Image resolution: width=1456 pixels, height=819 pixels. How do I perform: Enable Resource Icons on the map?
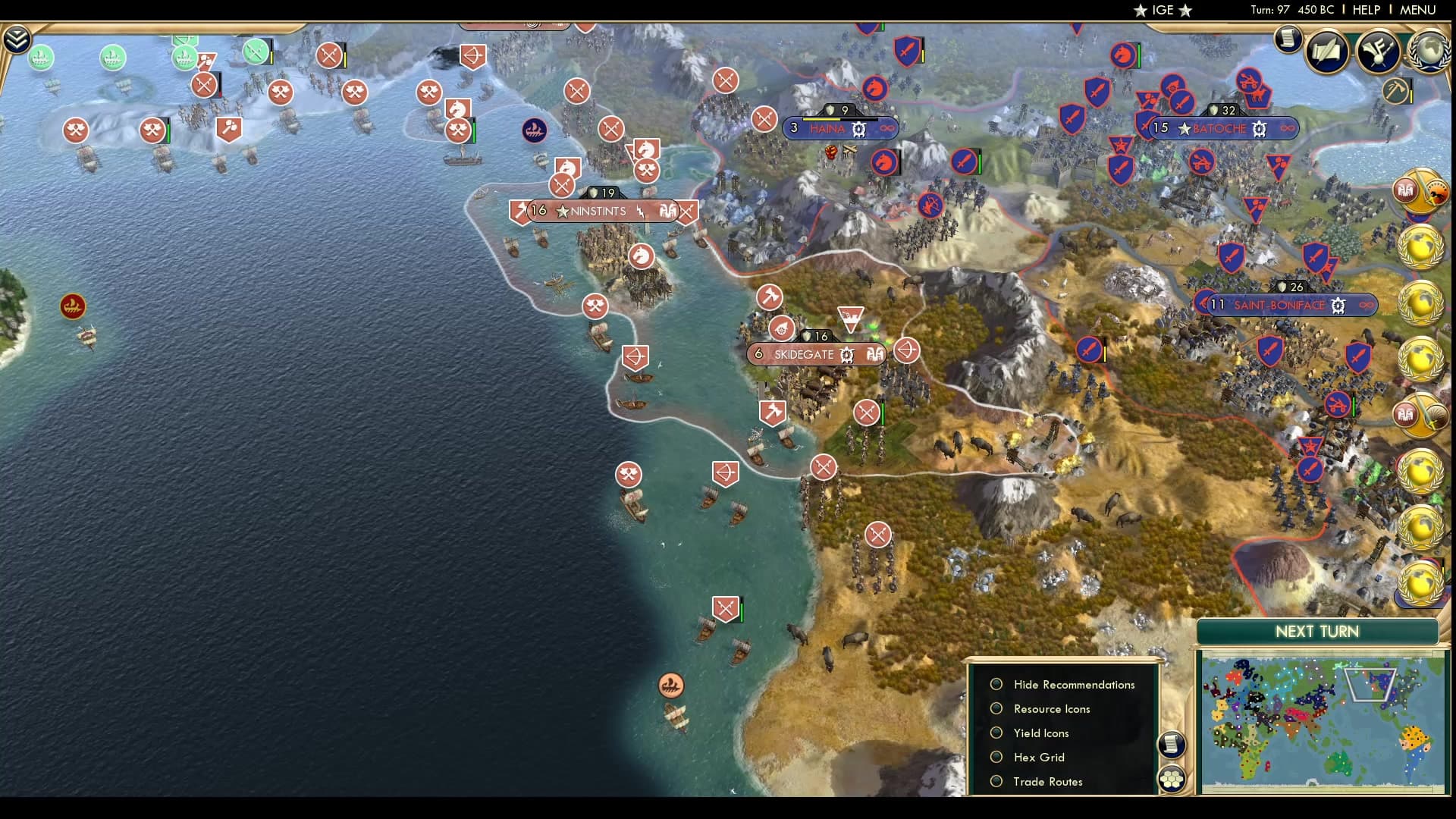pyautogui.click(x=996, y=708)
